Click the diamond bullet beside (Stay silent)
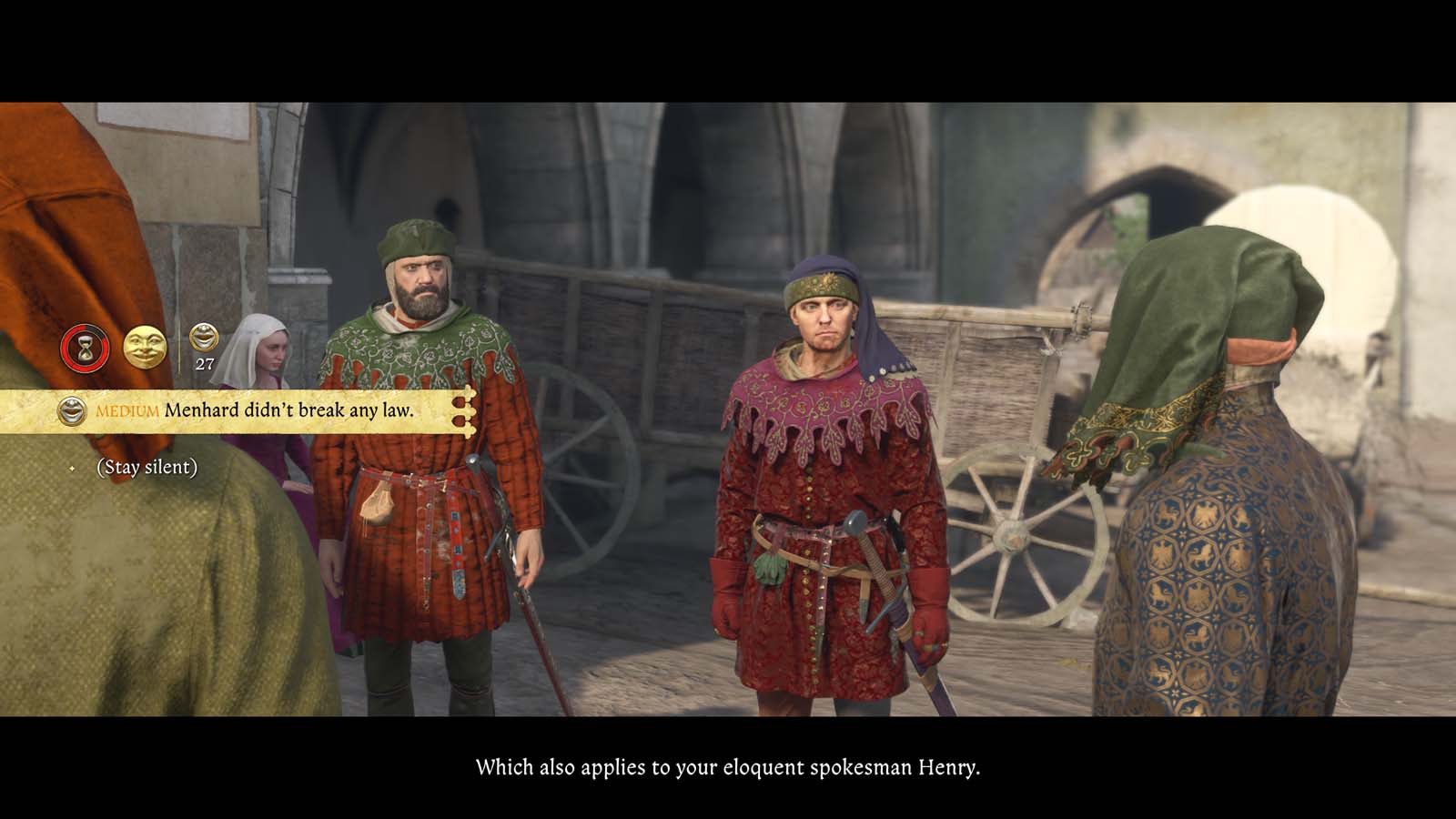Screen dimensions: 1456x819 click(73, 468)
